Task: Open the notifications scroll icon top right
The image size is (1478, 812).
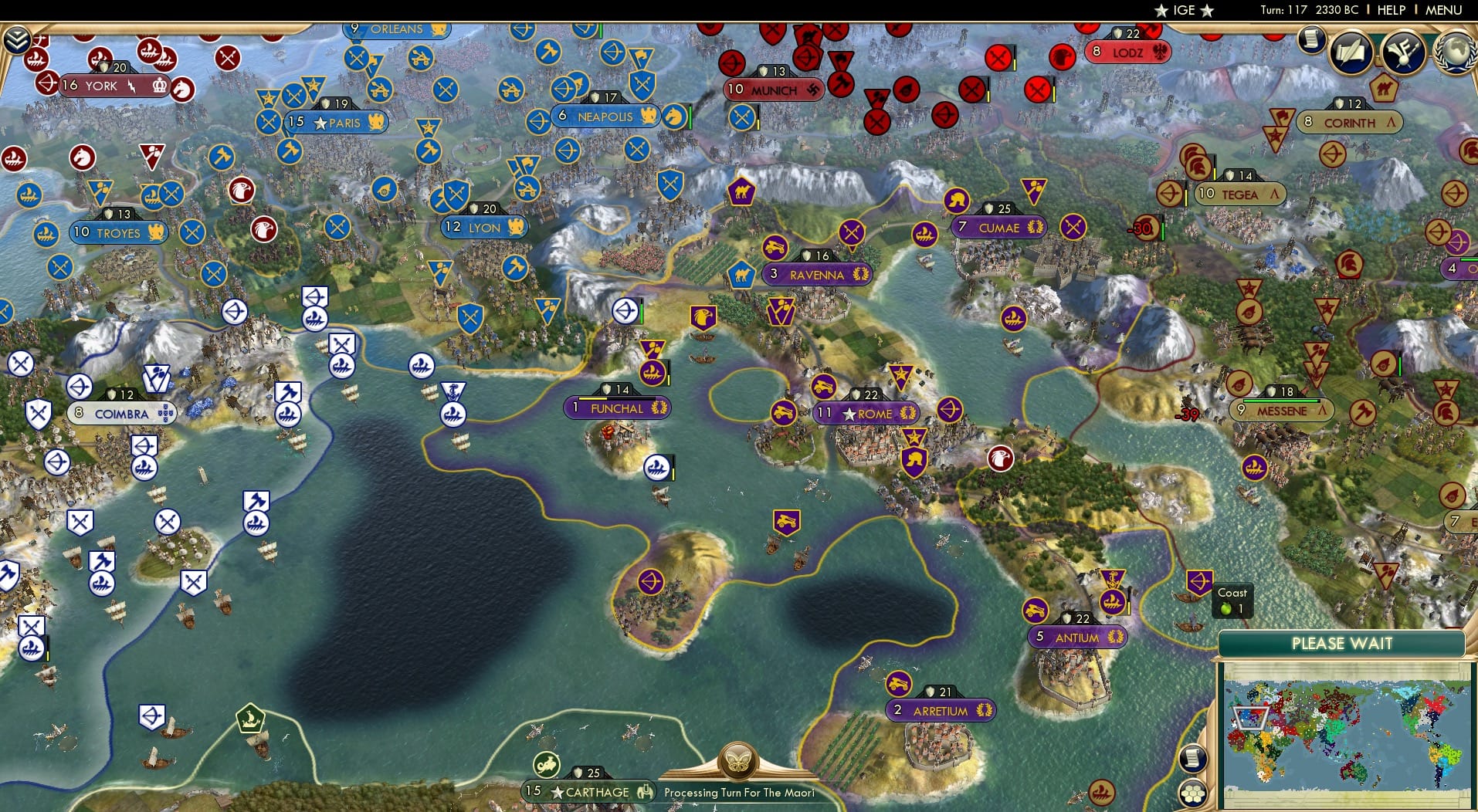Action: (1311, 39)
